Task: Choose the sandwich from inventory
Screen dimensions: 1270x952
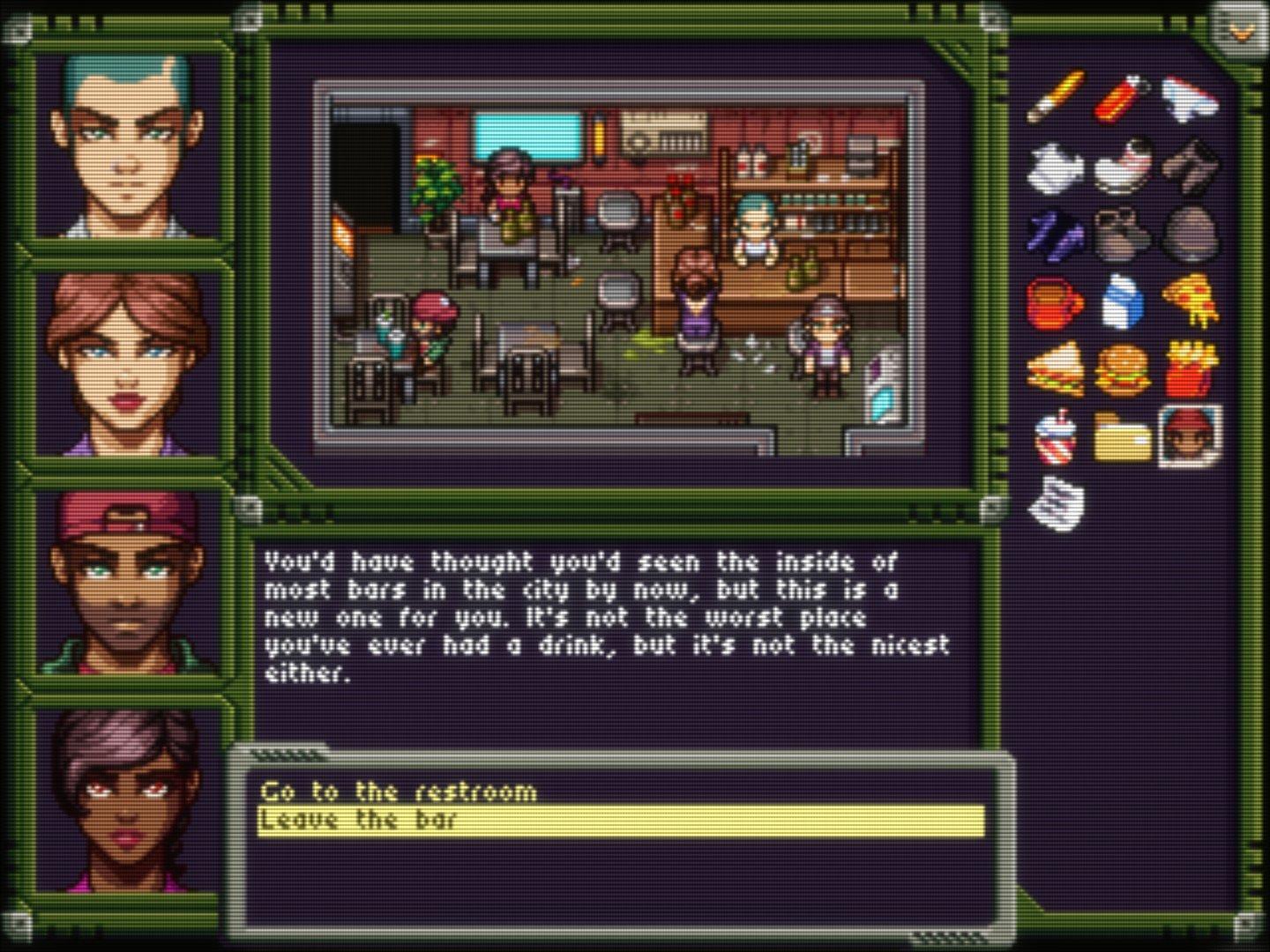Action: click(x=1056, y=369)
